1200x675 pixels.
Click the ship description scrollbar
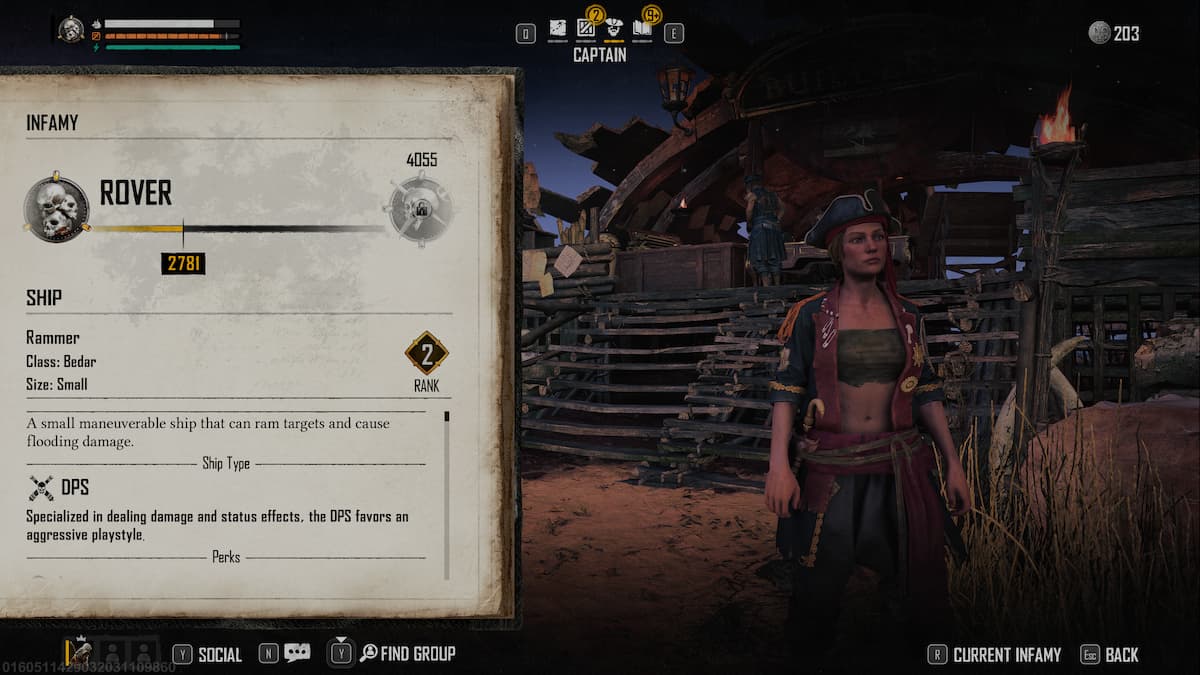coord(446,495)
